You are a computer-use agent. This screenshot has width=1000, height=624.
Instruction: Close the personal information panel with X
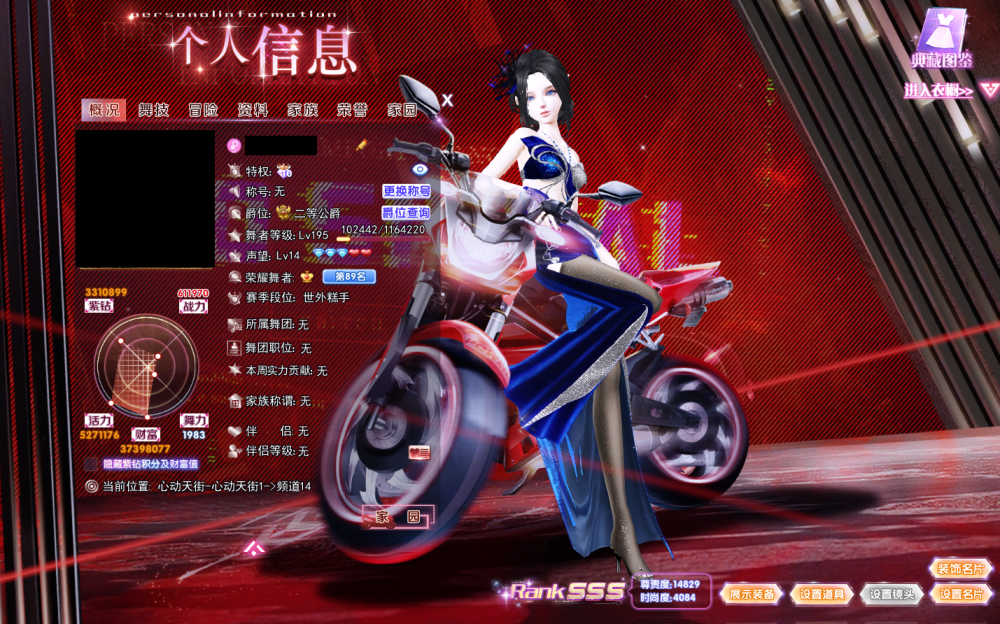[x=448, y=100]
